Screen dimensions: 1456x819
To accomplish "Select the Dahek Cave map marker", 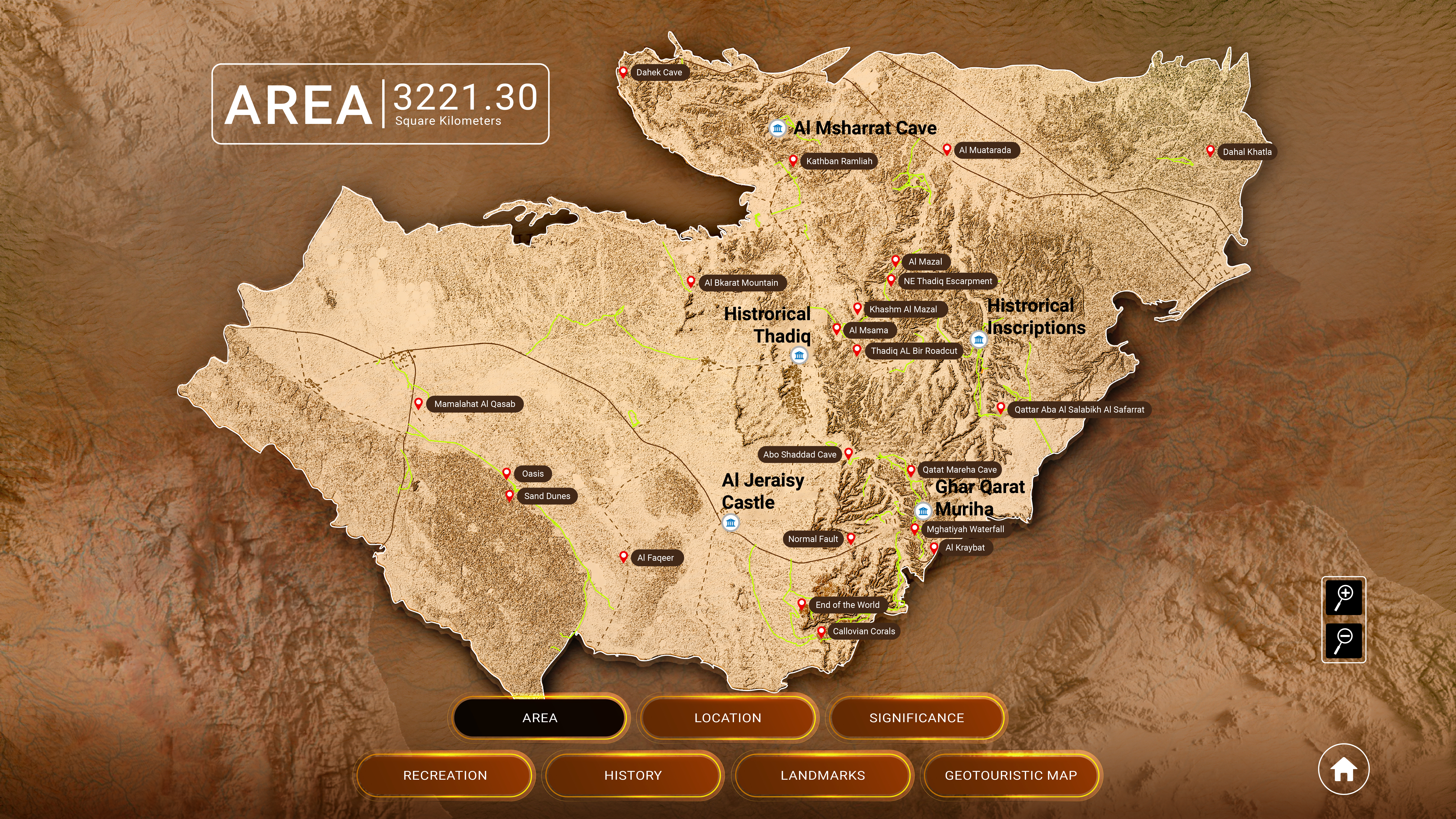I will [623, 72].
